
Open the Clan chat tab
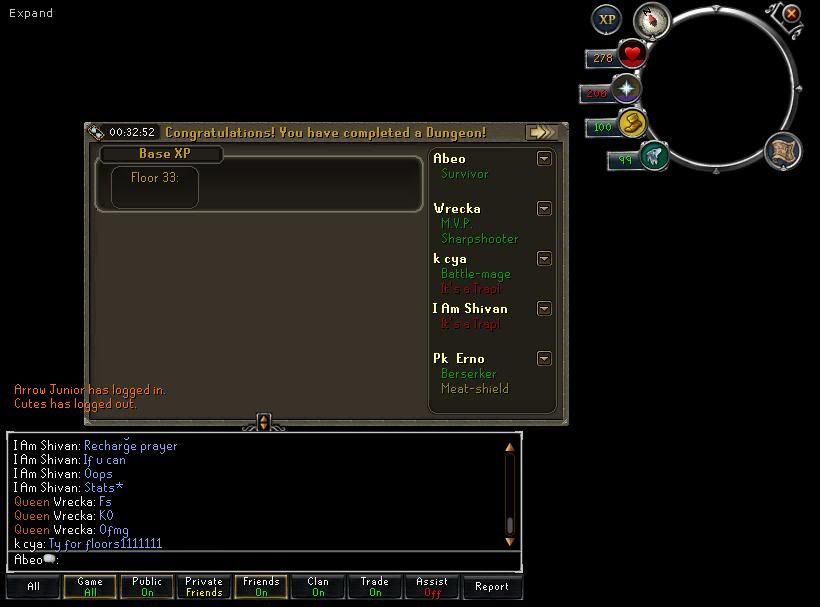pos(318,587)
